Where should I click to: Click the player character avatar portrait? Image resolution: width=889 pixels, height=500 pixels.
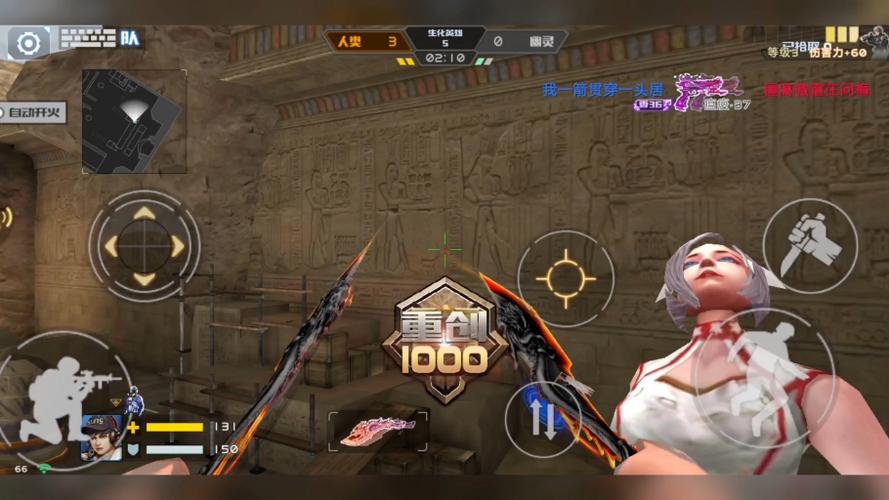click(x=101, y=436)
